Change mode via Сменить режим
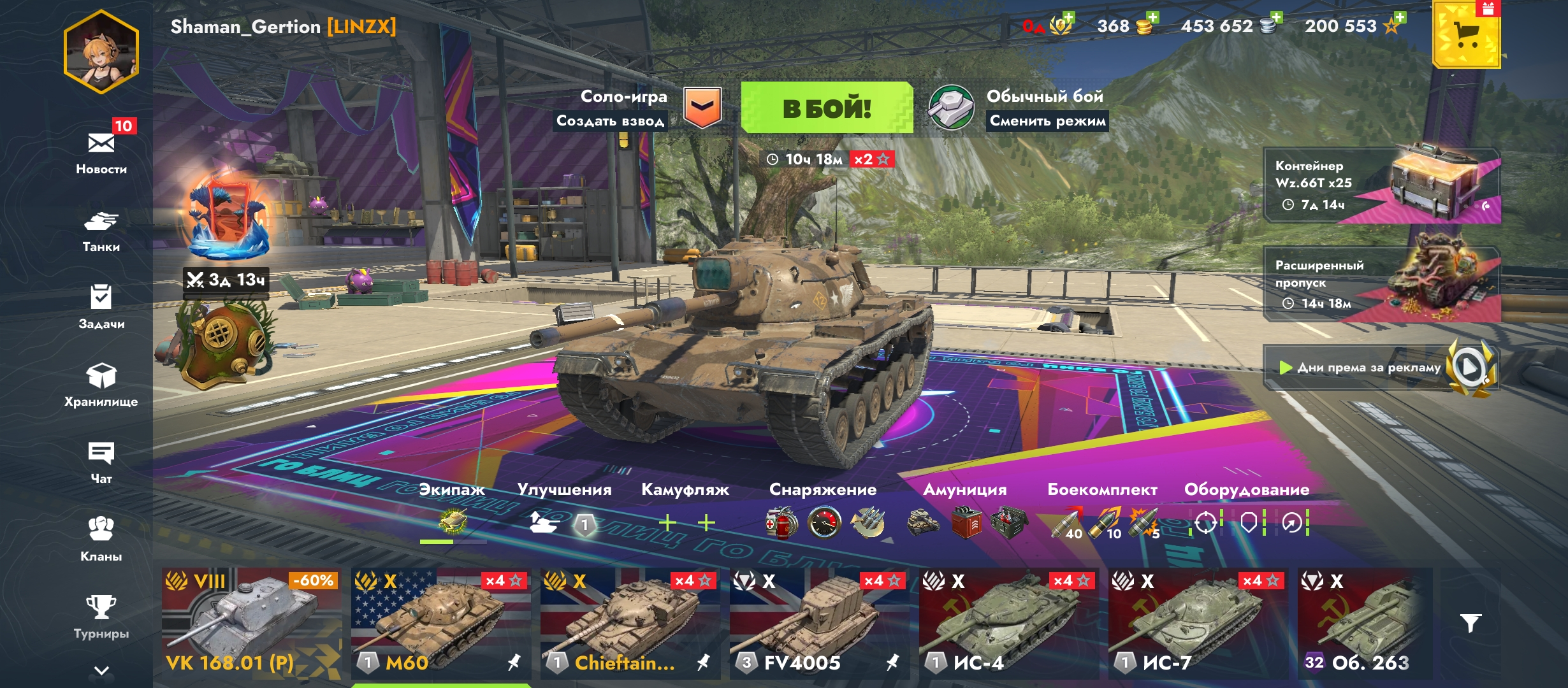This screenshot has width=1568, height=688. click(x=1047, y=121)
